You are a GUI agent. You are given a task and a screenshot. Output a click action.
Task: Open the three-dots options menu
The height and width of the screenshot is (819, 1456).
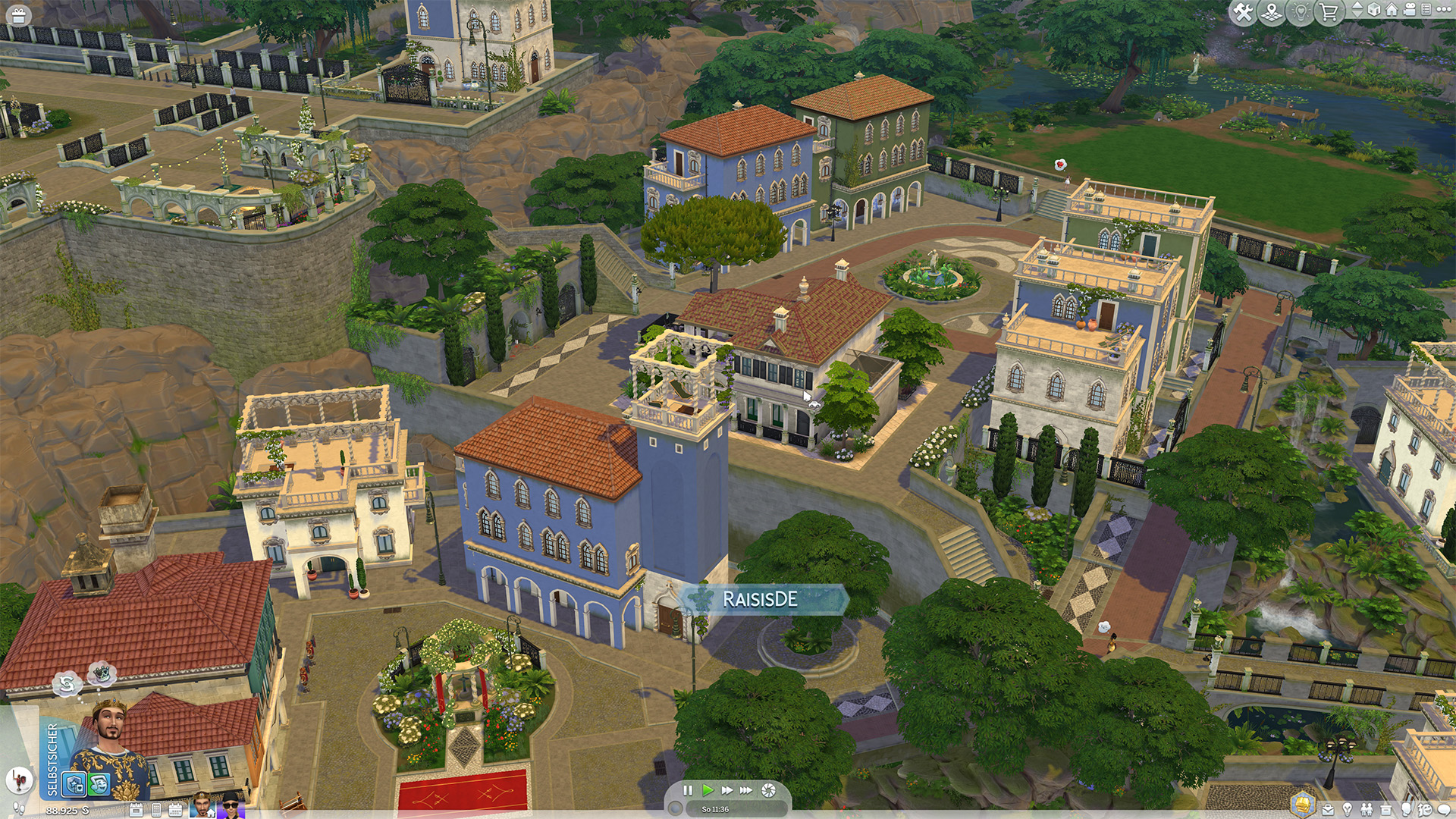[1445, 10]
